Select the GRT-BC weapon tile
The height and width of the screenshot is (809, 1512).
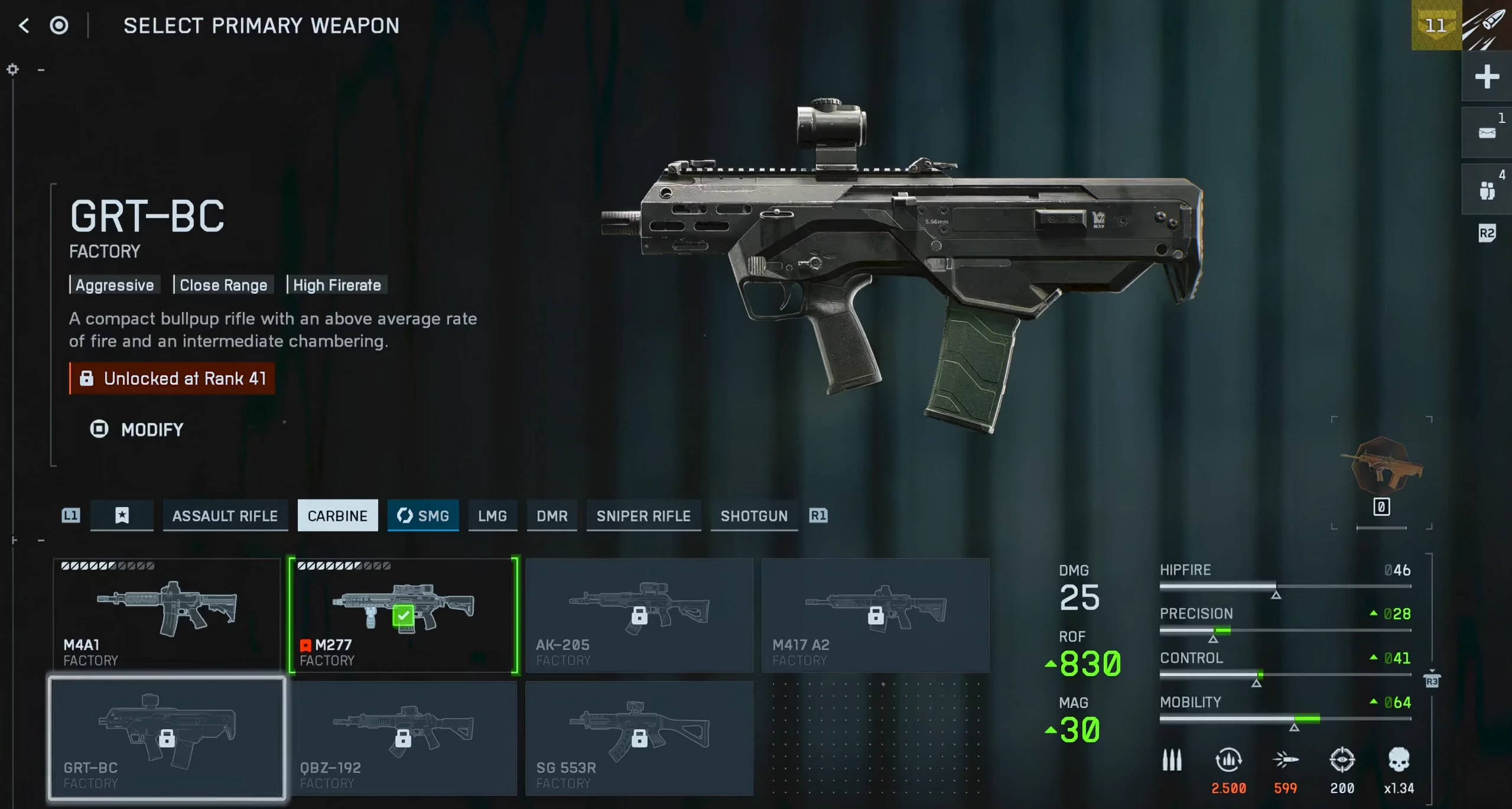pos(167,737)
